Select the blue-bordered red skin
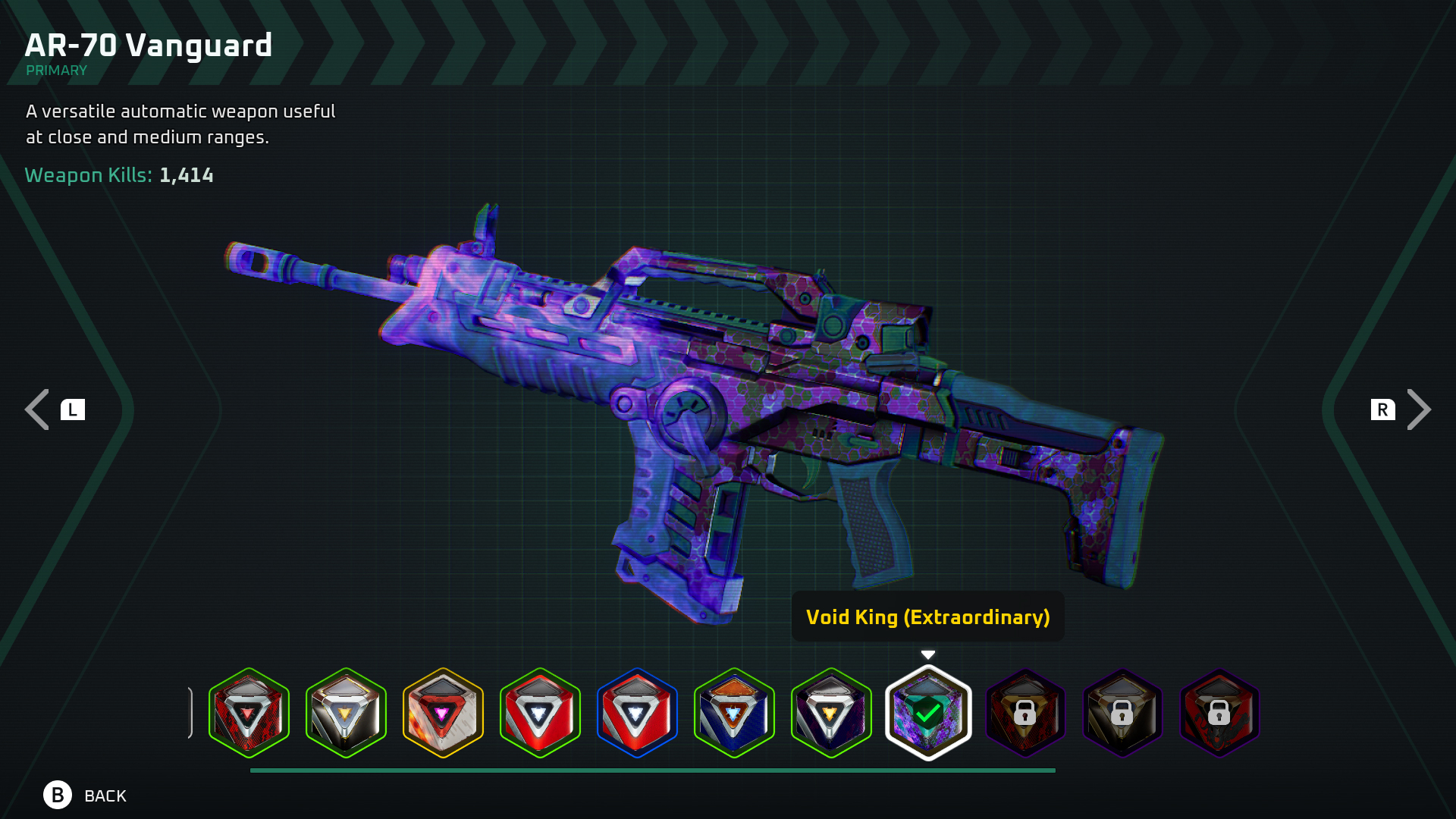 pyautogui.click(x=638, y=713)
